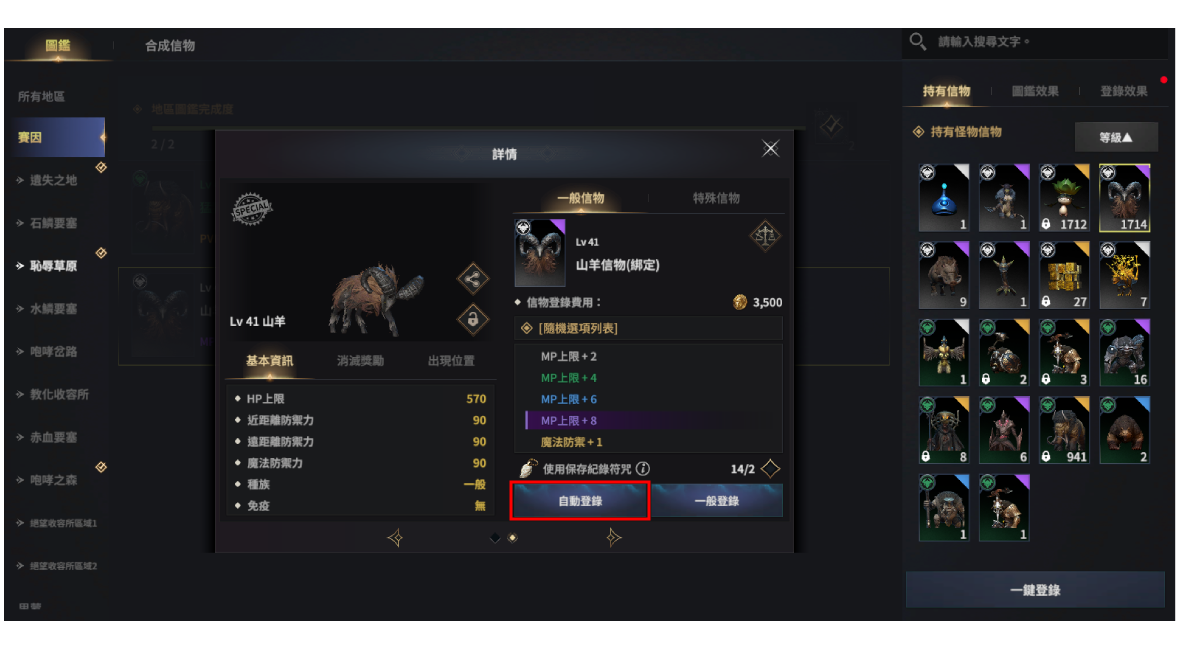The width and height of the screenshot is (1180, 650).
Task: Open the 登錄效果 tab
Action: [1123, 91]
